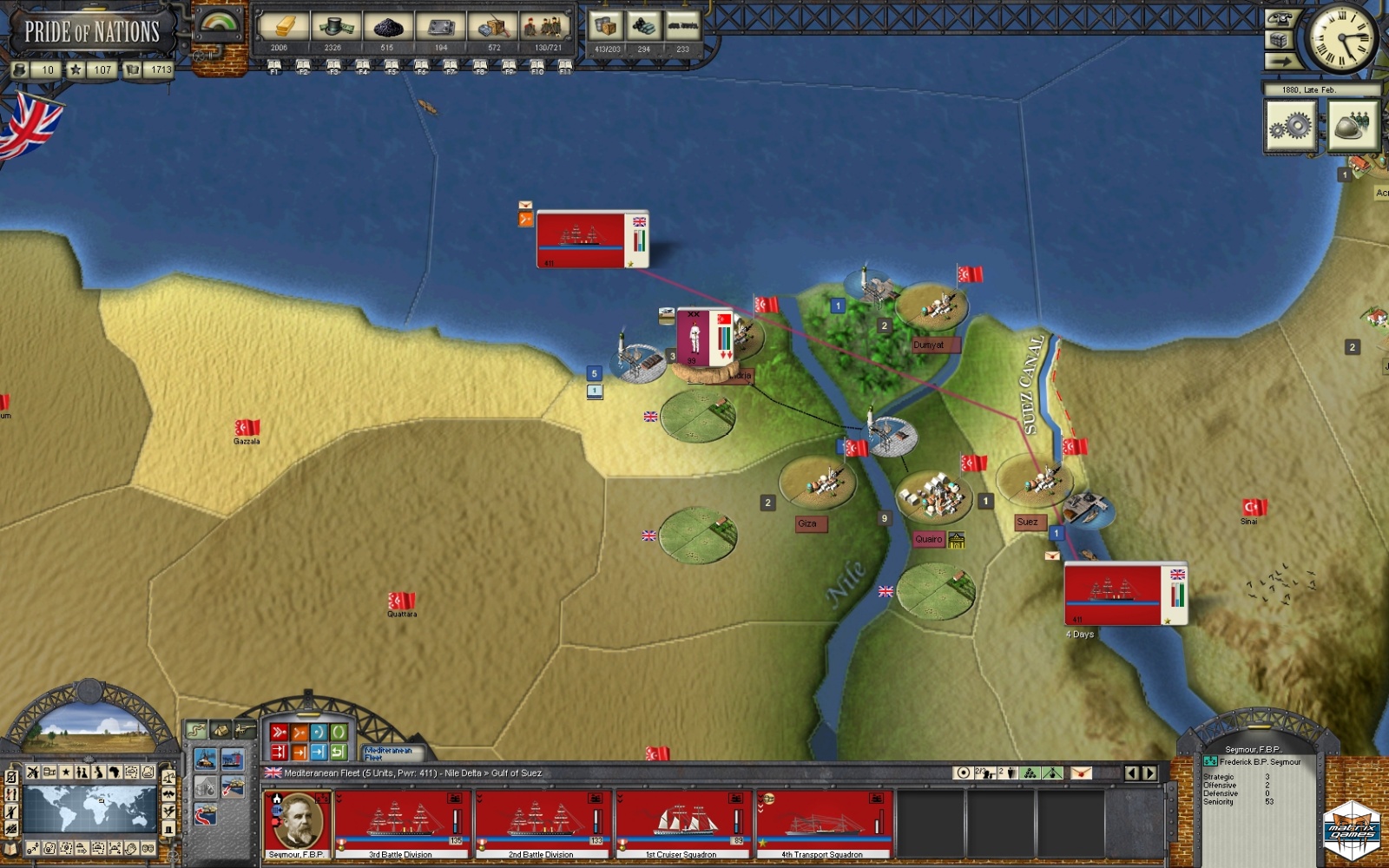End turn with the arrow button

point(1280,61)
